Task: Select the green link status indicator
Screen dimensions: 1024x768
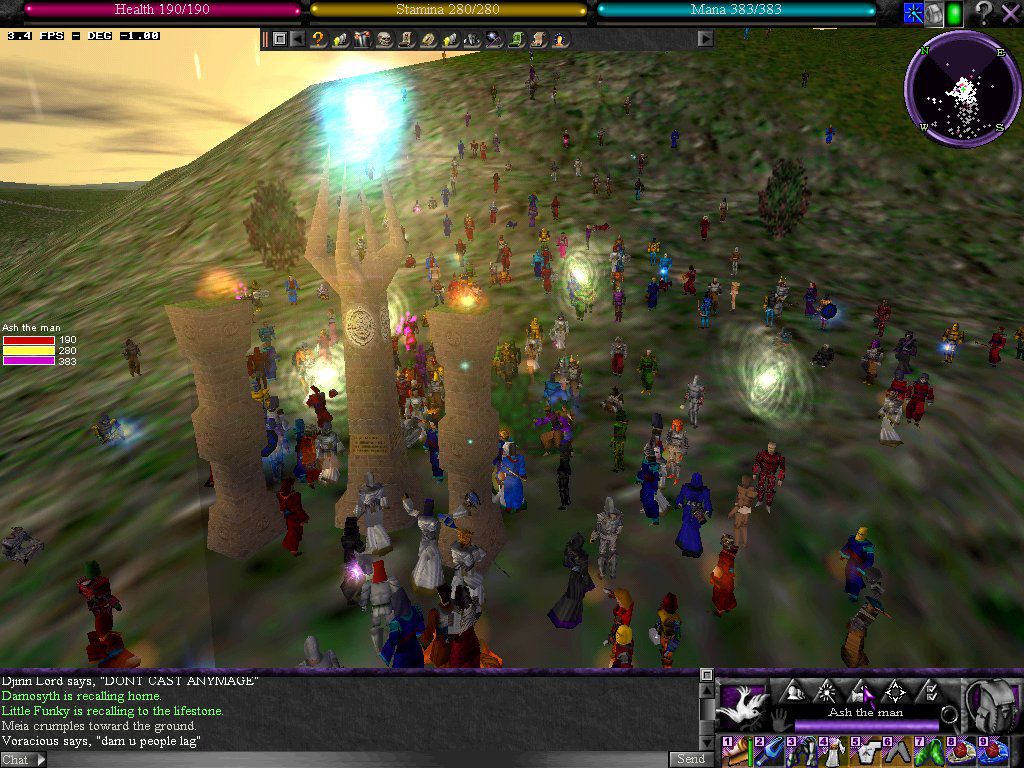Action: tap(954, 13)
